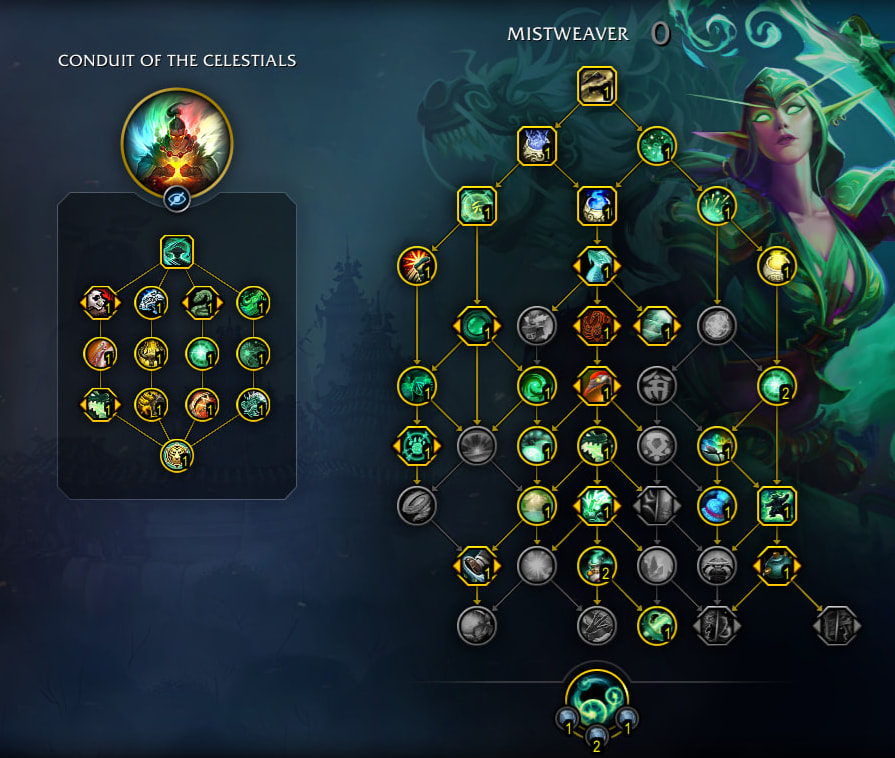Select the topmost Mistweaver talent node
The width and height of the screenshot is (895, 758).
click(x=597, y=86)
